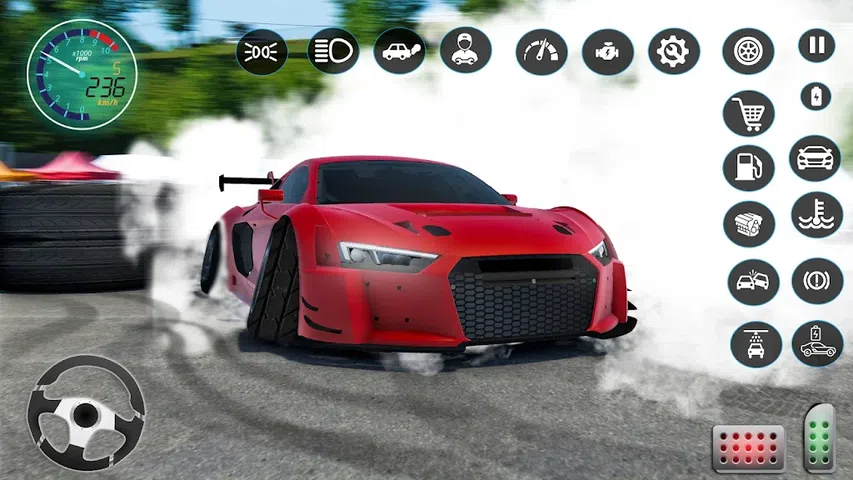Turn on the headlight beam icon
The height and width of the screenshot is (480, 853).
[x=333, y=50]
